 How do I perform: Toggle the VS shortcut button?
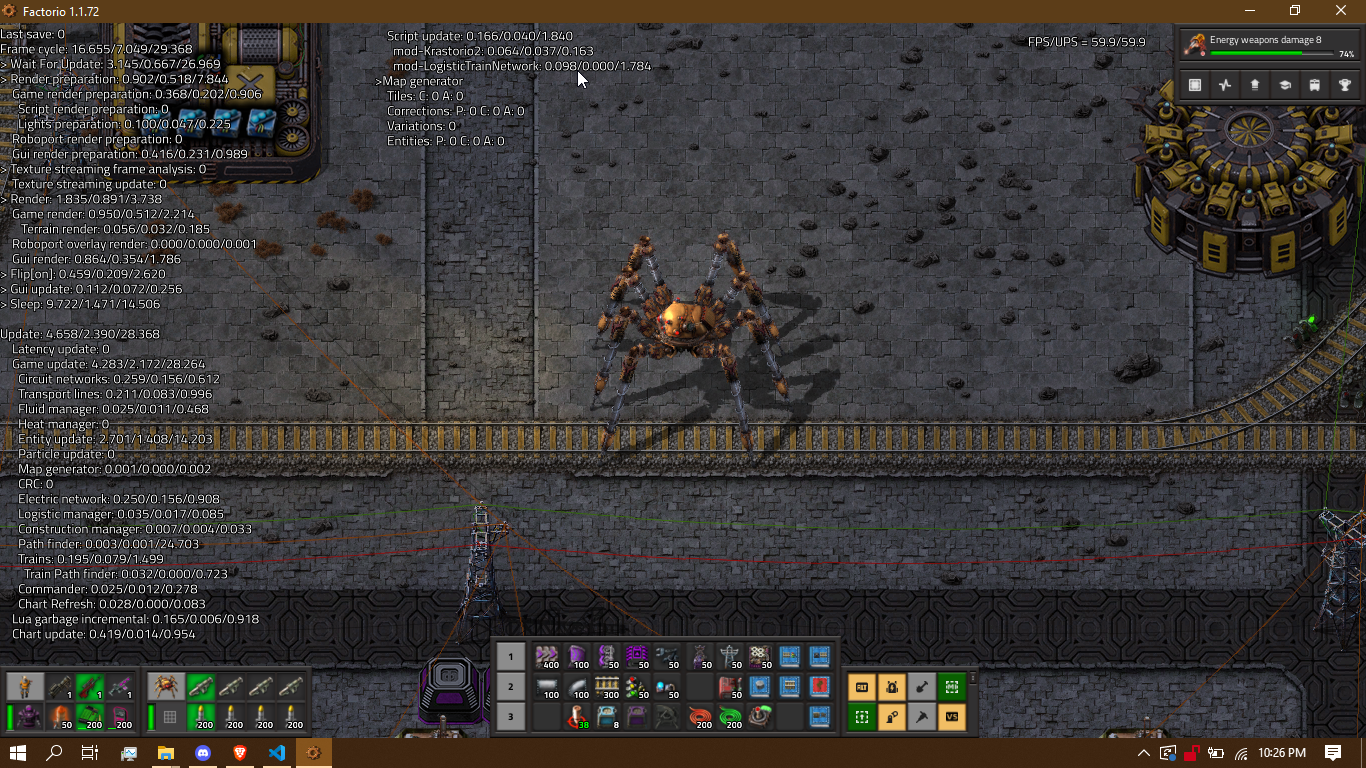pyautogui.click(x=952, y=717)
